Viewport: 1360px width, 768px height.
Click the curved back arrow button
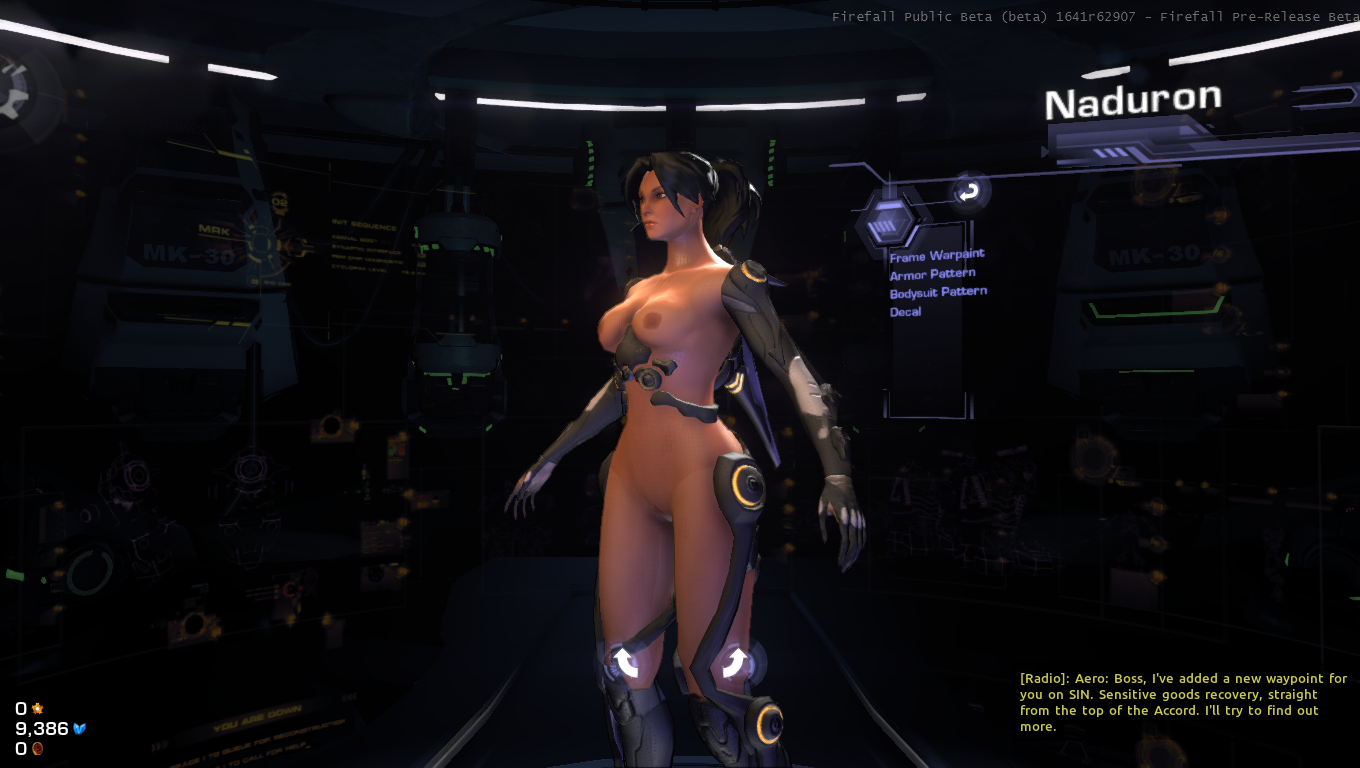point(968,192)
